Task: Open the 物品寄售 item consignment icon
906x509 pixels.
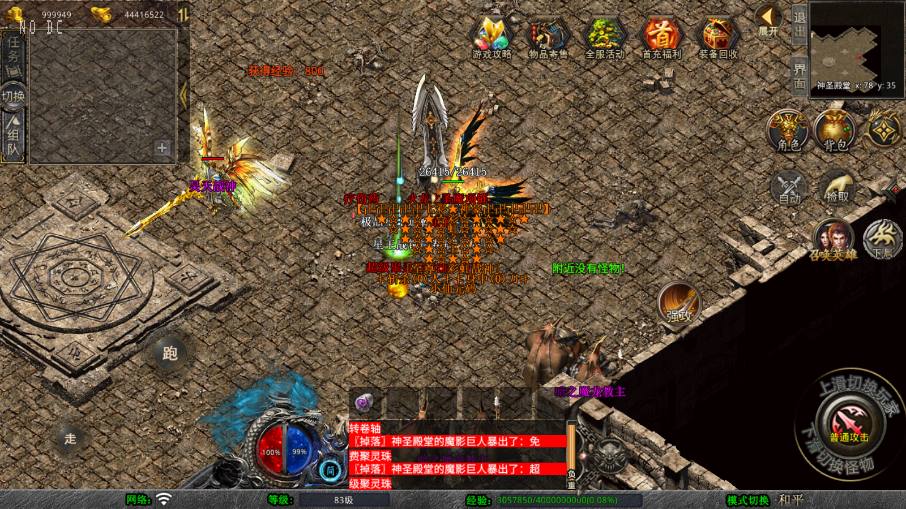Action: tap(546, 37)
